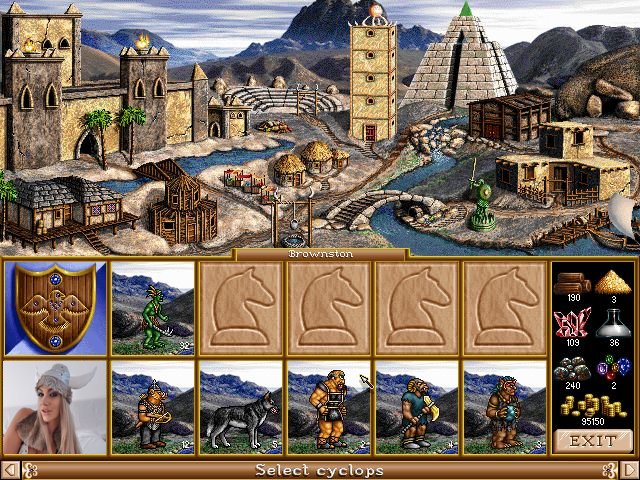Select the green goblin garrison troop
This screenshot has height=480, width=640.
pyautogui.click(x=153, y=308)
